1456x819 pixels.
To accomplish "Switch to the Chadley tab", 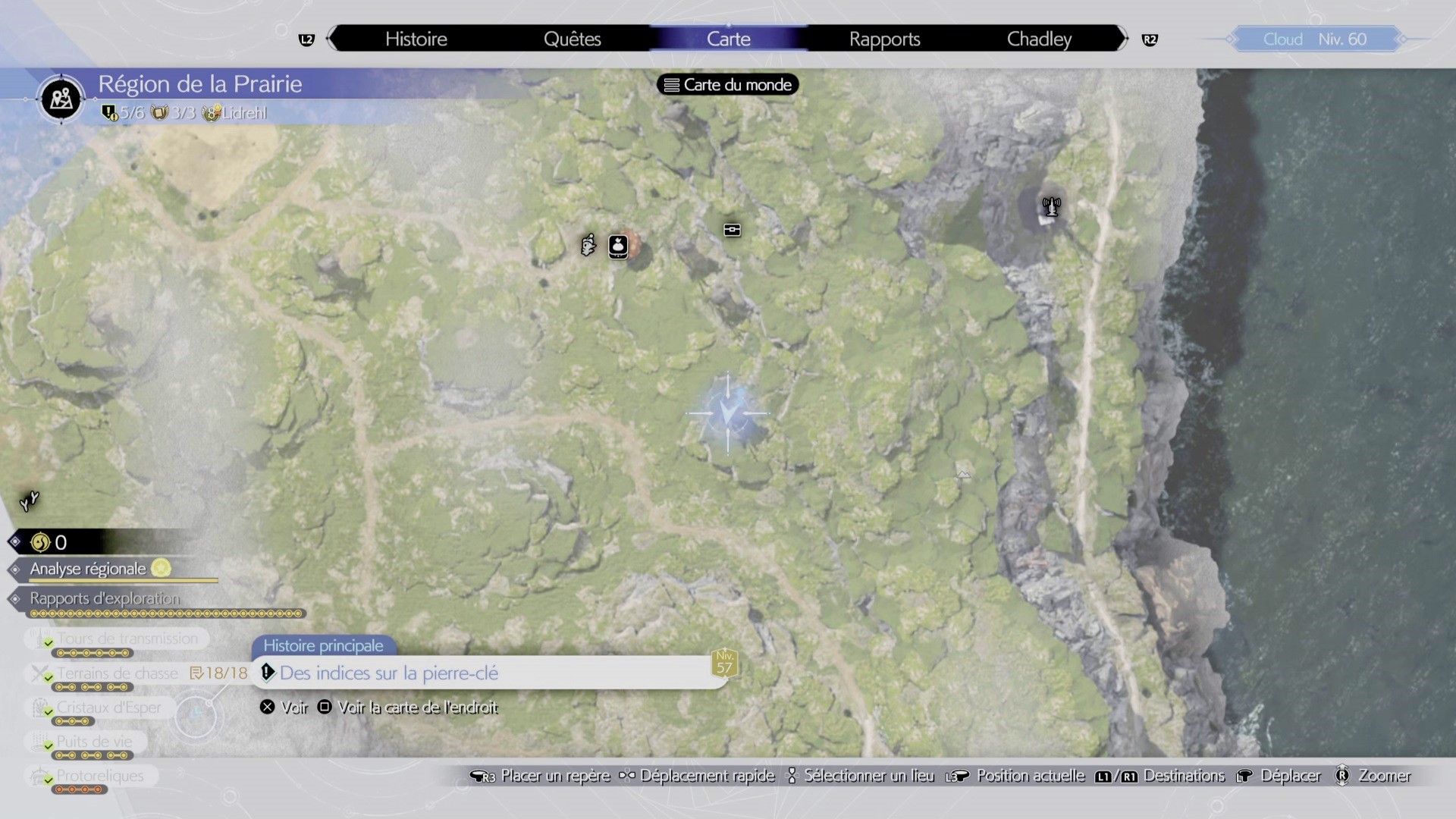I will click(x=1038, y=39).
